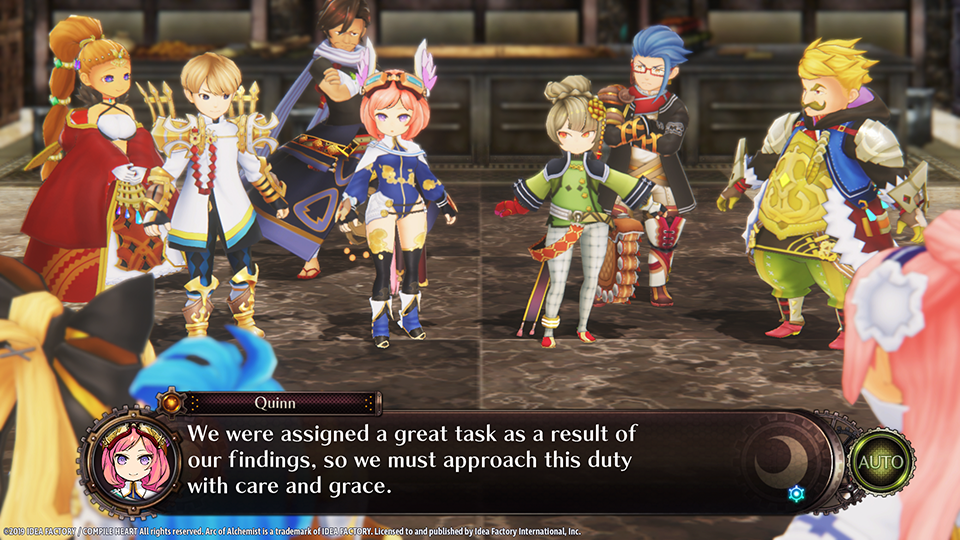Toggle the AUTO dialogue button

coord(880,462)
